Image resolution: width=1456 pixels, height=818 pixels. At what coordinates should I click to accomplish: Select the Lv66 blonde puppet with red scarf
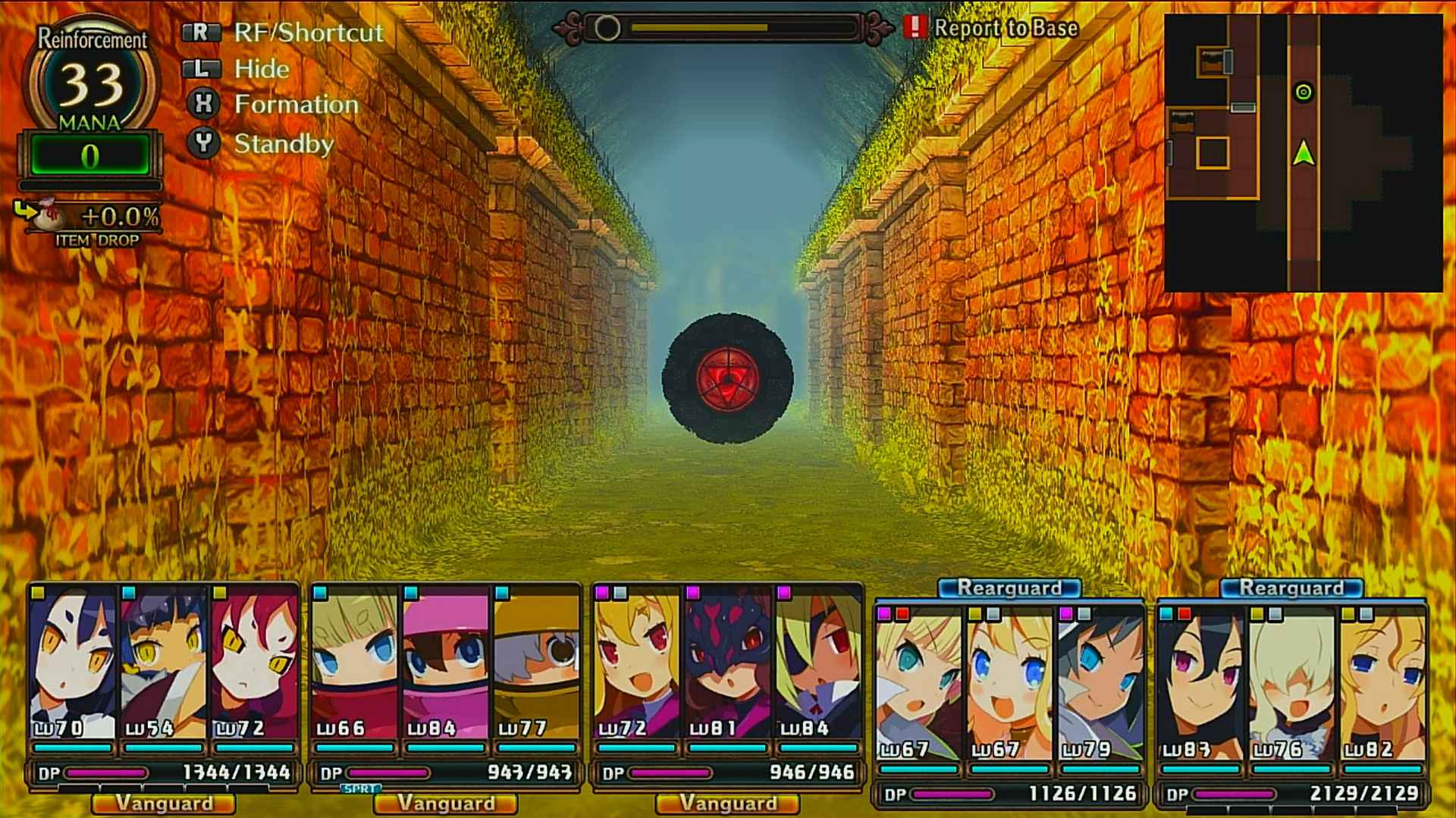pyautogui.click(x=354, y=663)
